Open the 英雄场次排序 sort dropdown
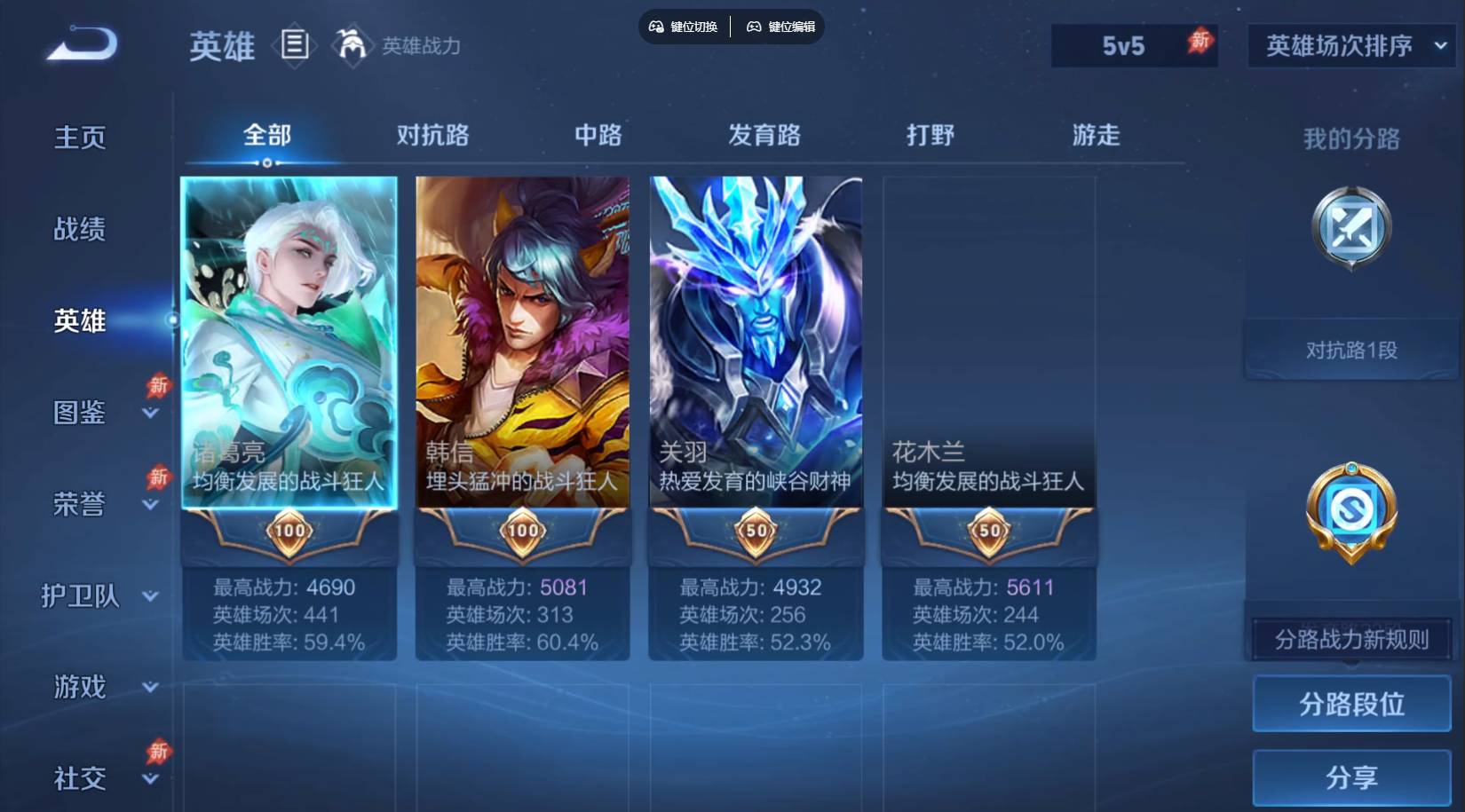The image size is (1465, 812). 1351,45
